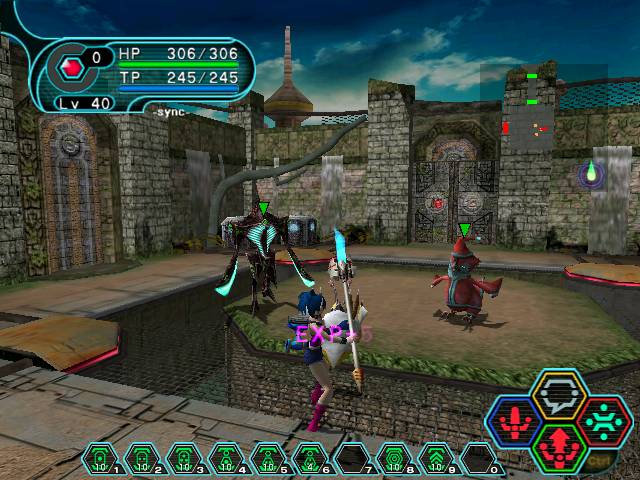Use the item in quick slot 2

tap(142, 458)
